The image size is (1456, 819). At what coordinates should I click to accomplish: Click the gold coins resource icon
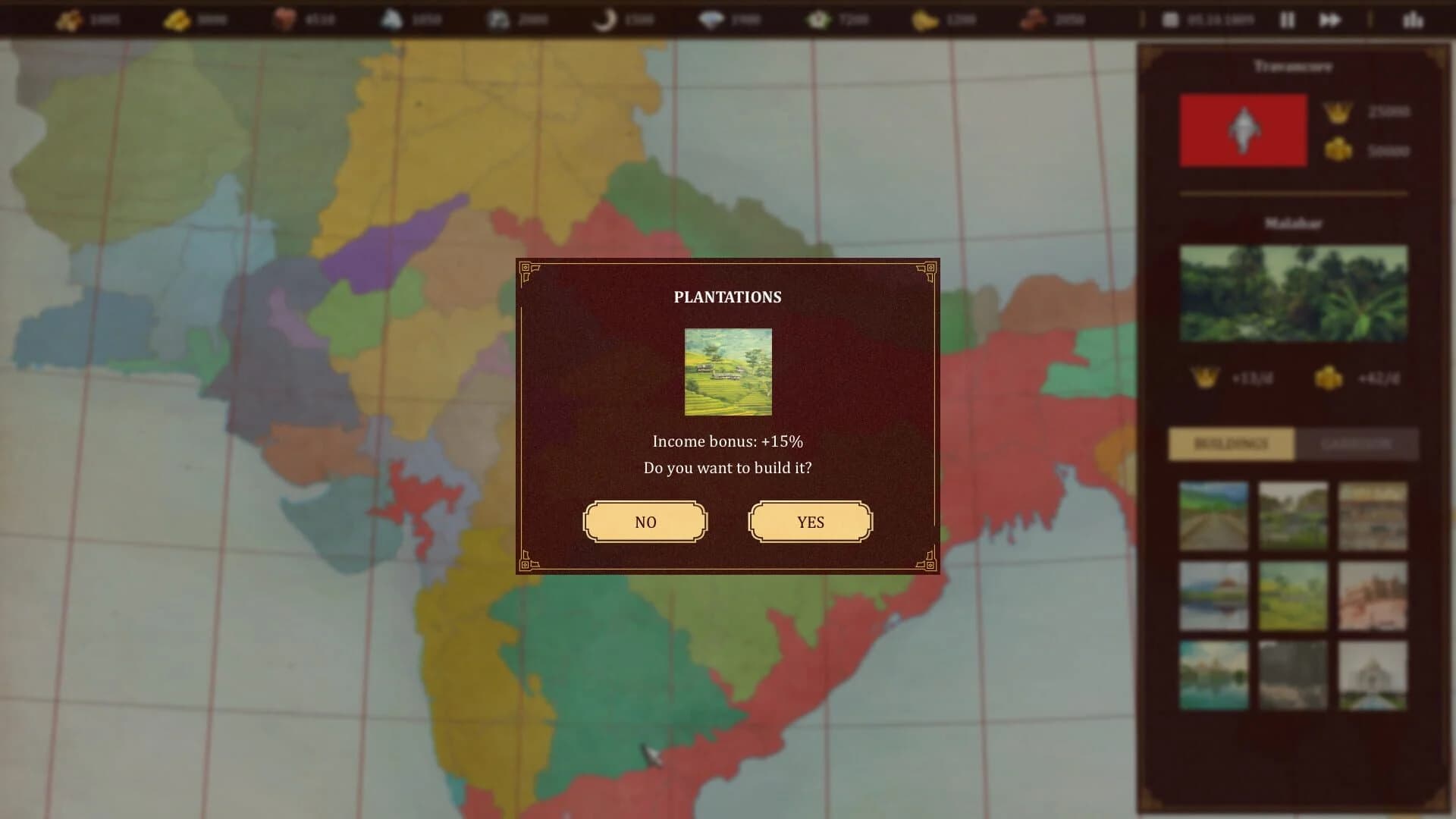[x=72, y=20]
